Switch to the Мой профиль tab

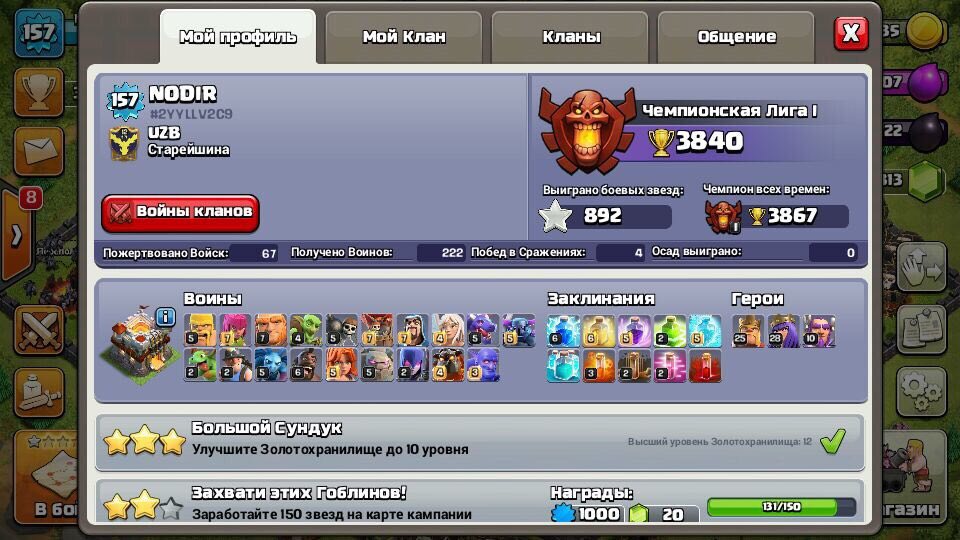pos(238,37)
